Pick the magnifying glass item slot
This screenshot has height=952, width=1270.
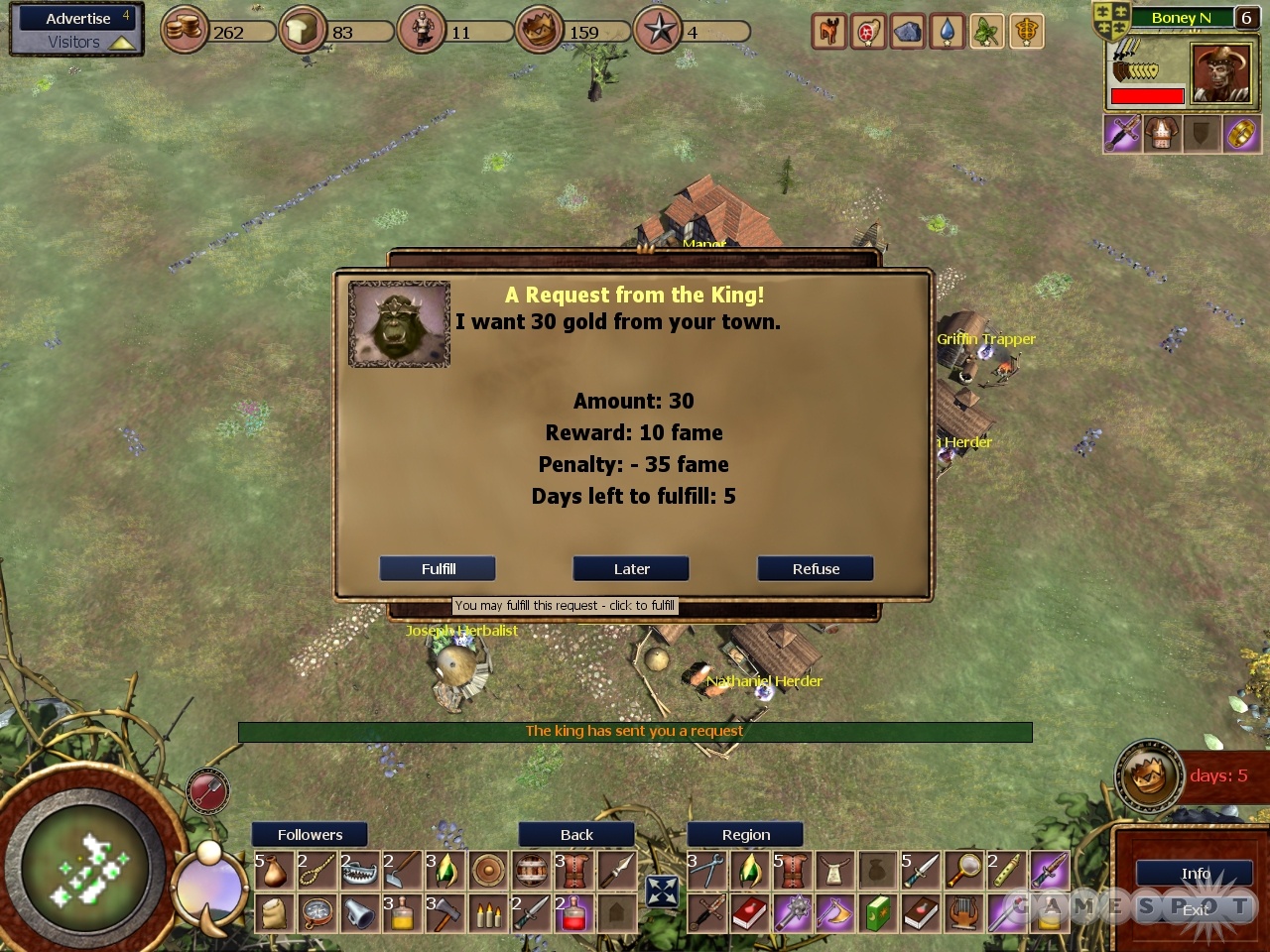tap(963, 870)
